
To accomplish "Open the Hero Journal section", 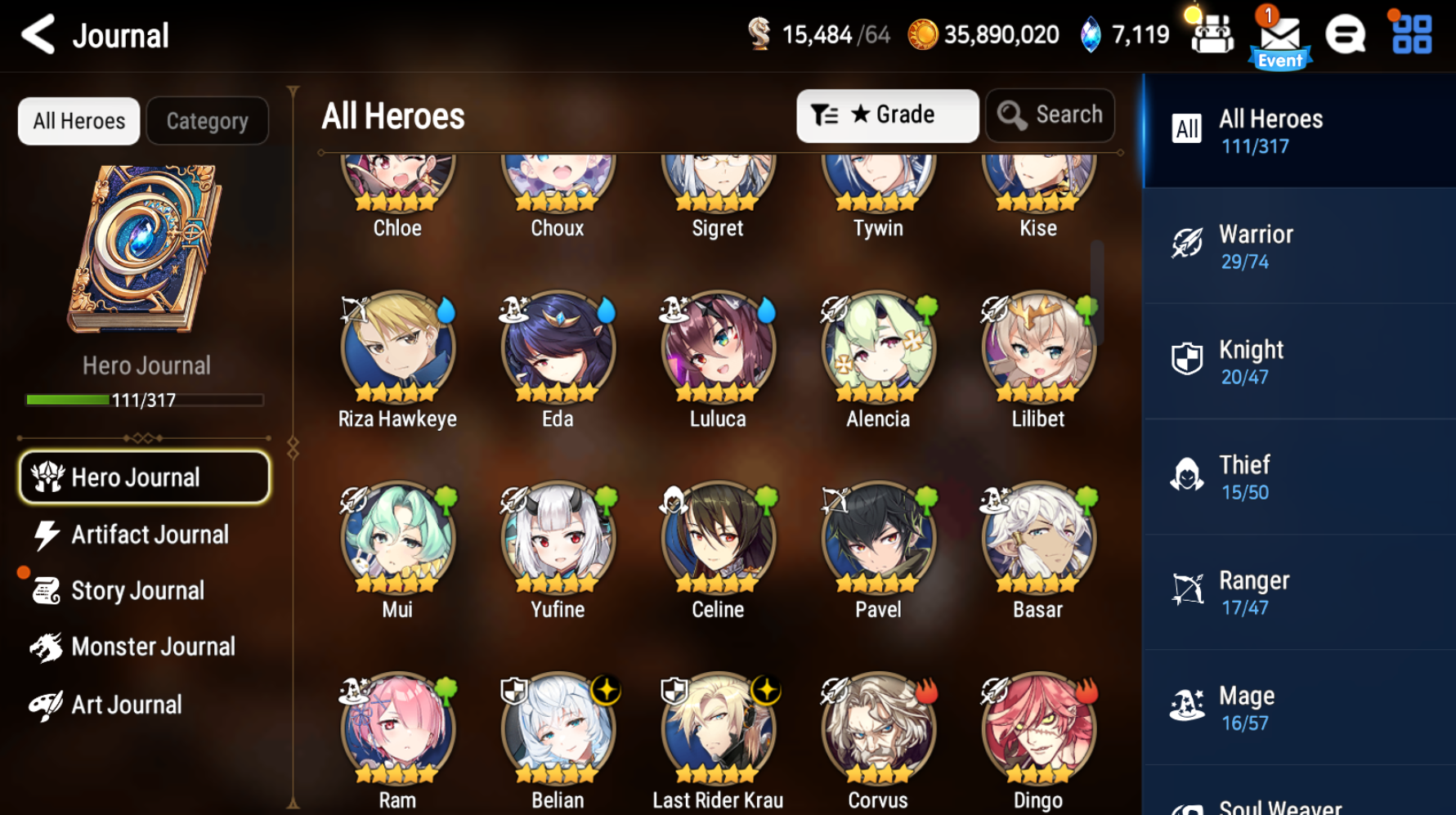I will [144, 477].
